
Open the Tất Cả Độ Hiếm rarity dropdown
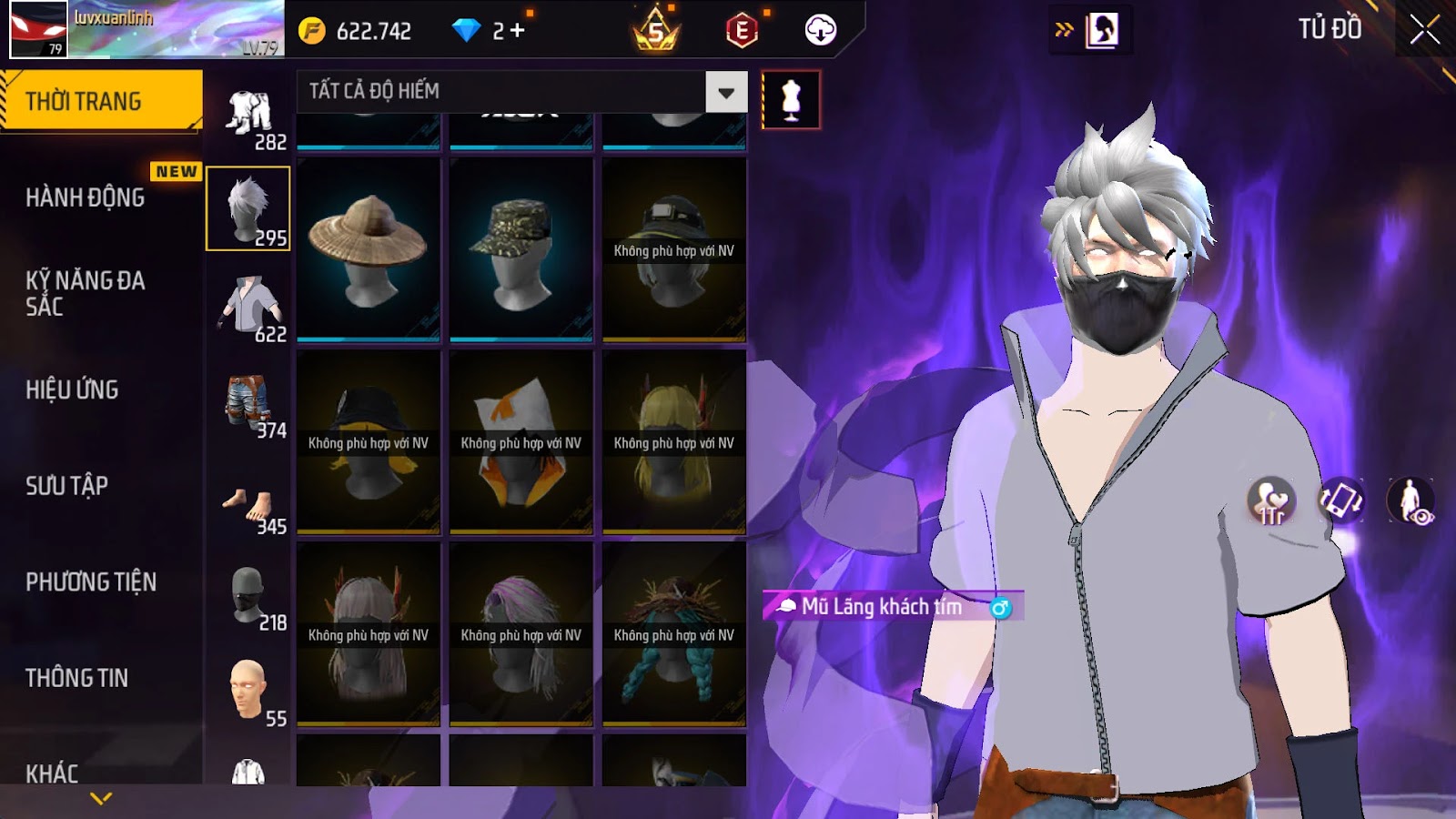(x=725, y=92)
